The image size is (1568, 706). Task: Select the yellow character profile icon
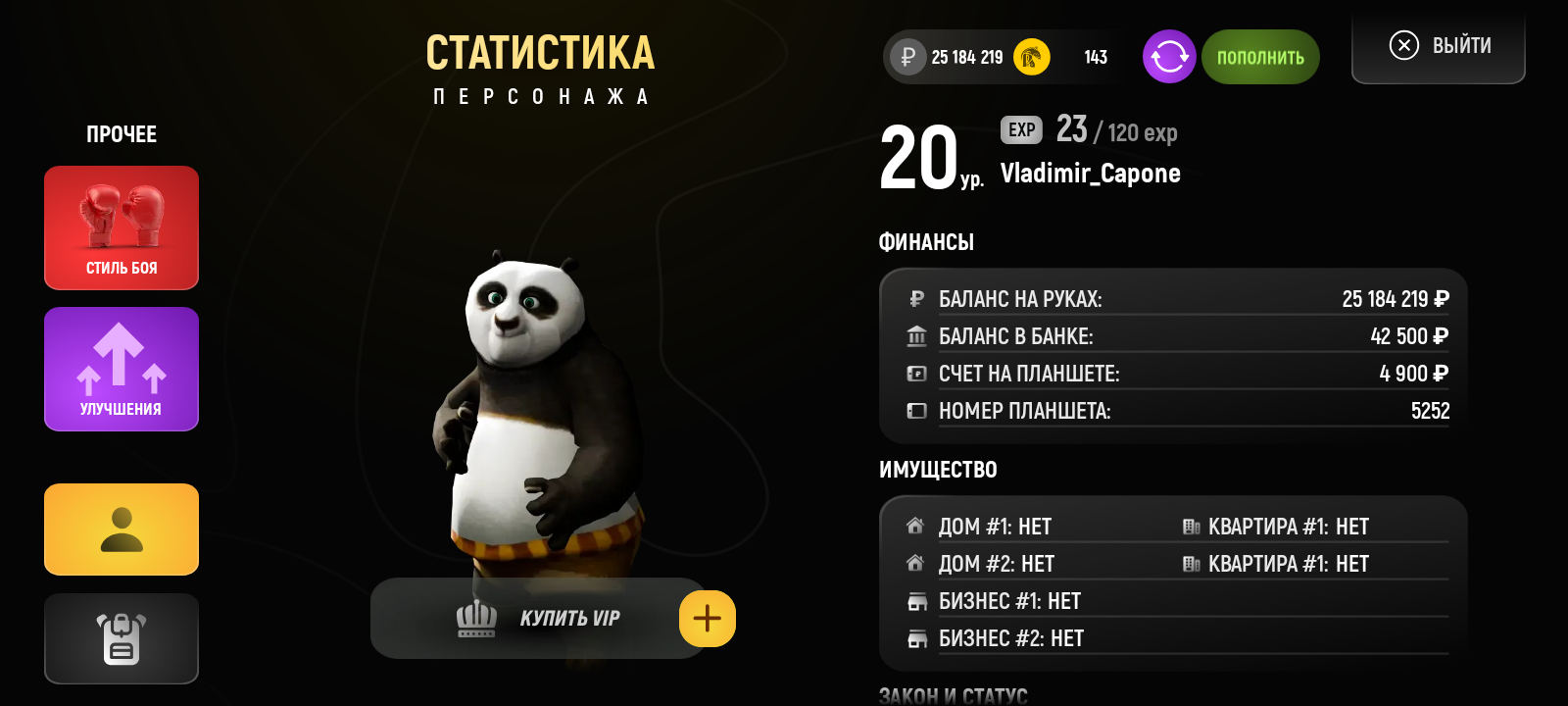pos(121,529)
